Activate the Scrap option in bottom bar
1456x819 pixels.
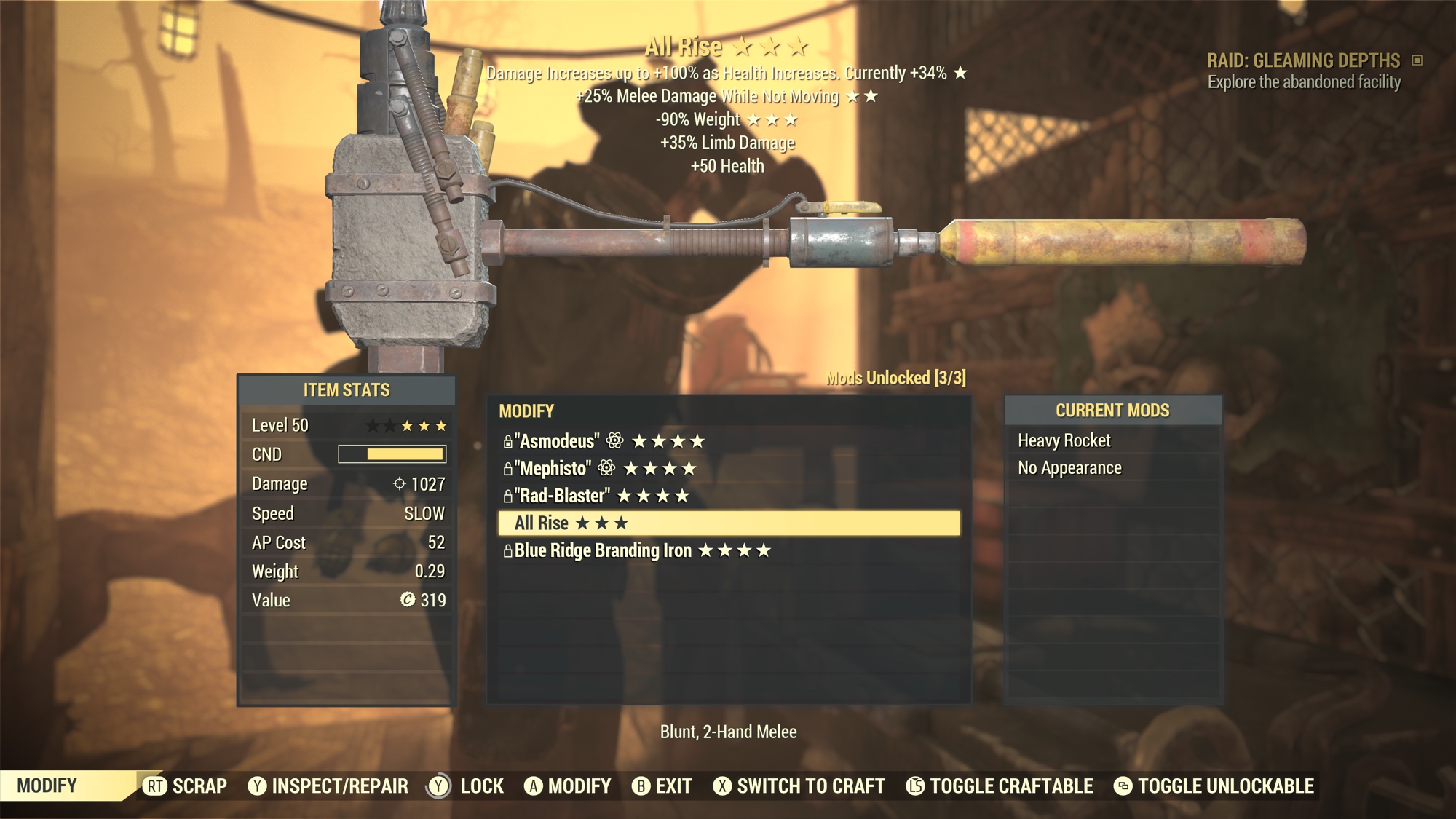coord(186,786)
